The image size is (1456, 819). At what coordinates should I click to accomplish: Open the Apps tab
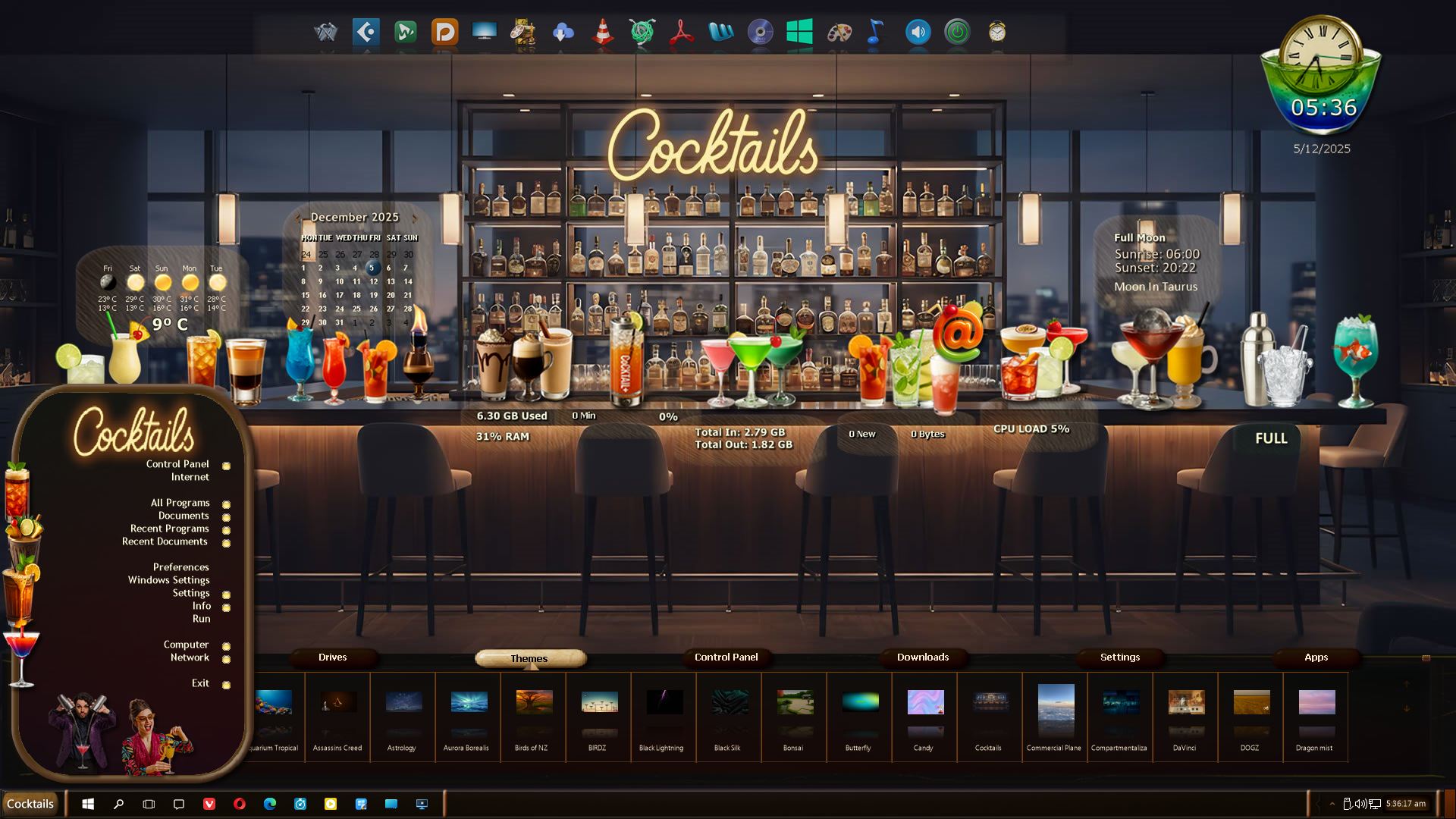(x=1316, y=657)
